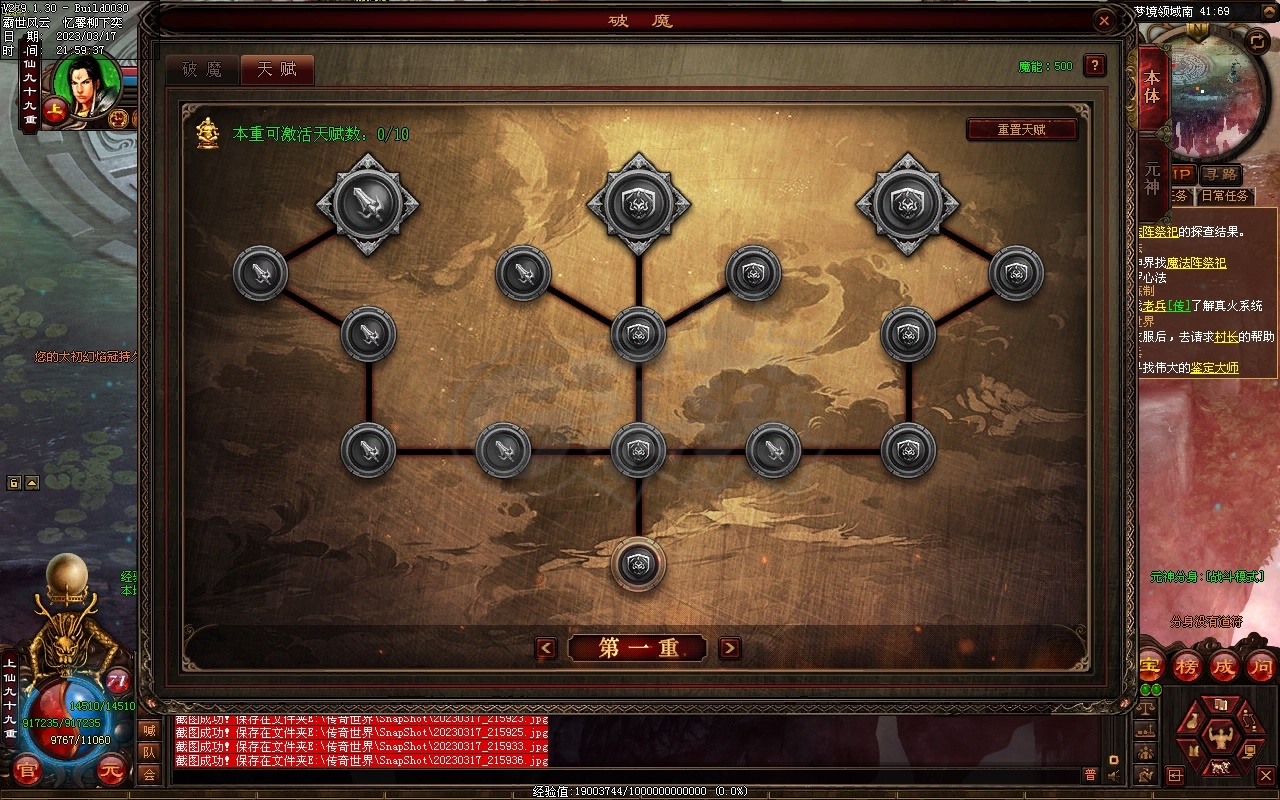Click the 寻路 pathfinding button
The image size is (1280, 800).
tap(1222, 174)
